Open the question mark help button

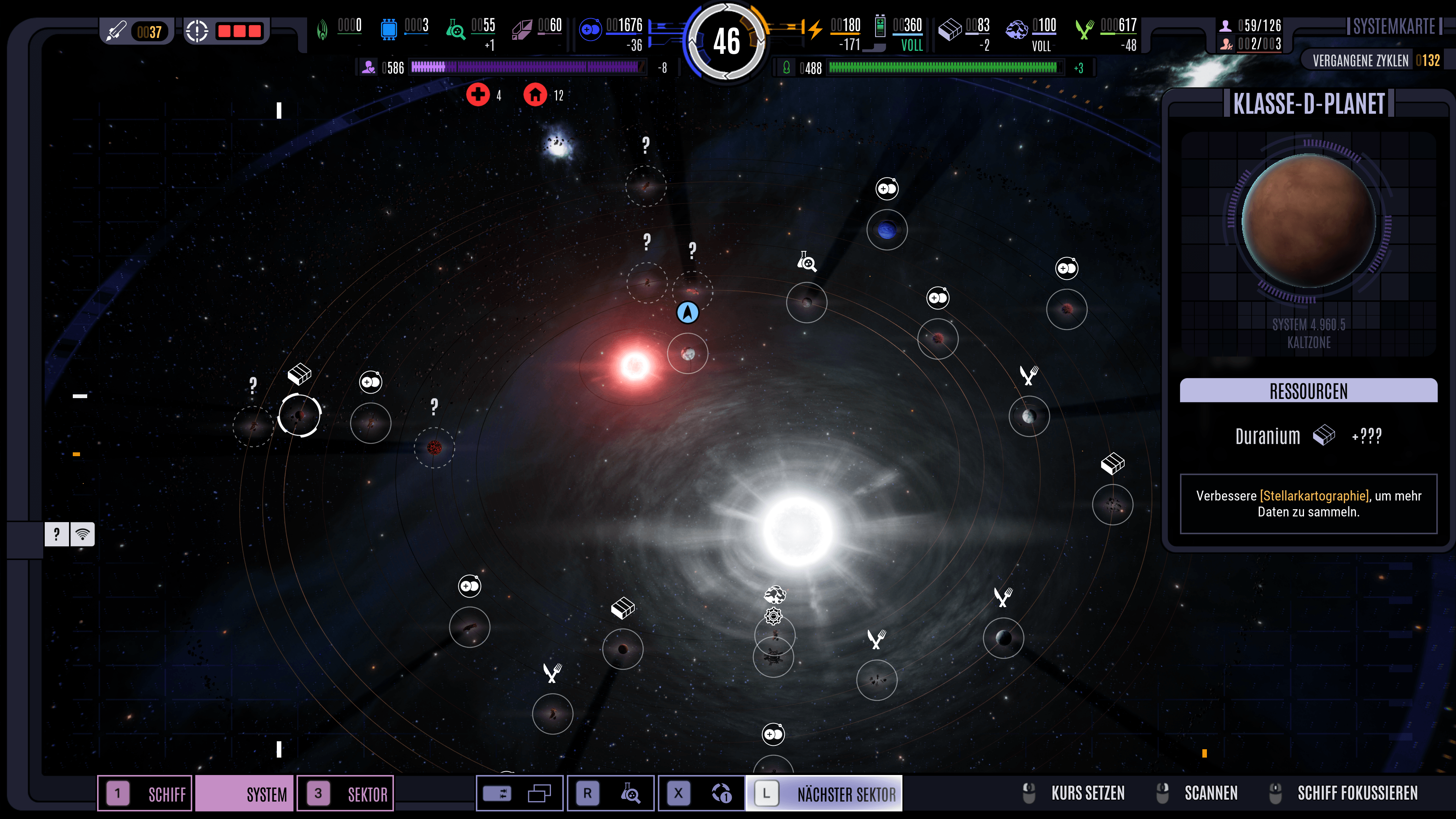tap(56, 533)
